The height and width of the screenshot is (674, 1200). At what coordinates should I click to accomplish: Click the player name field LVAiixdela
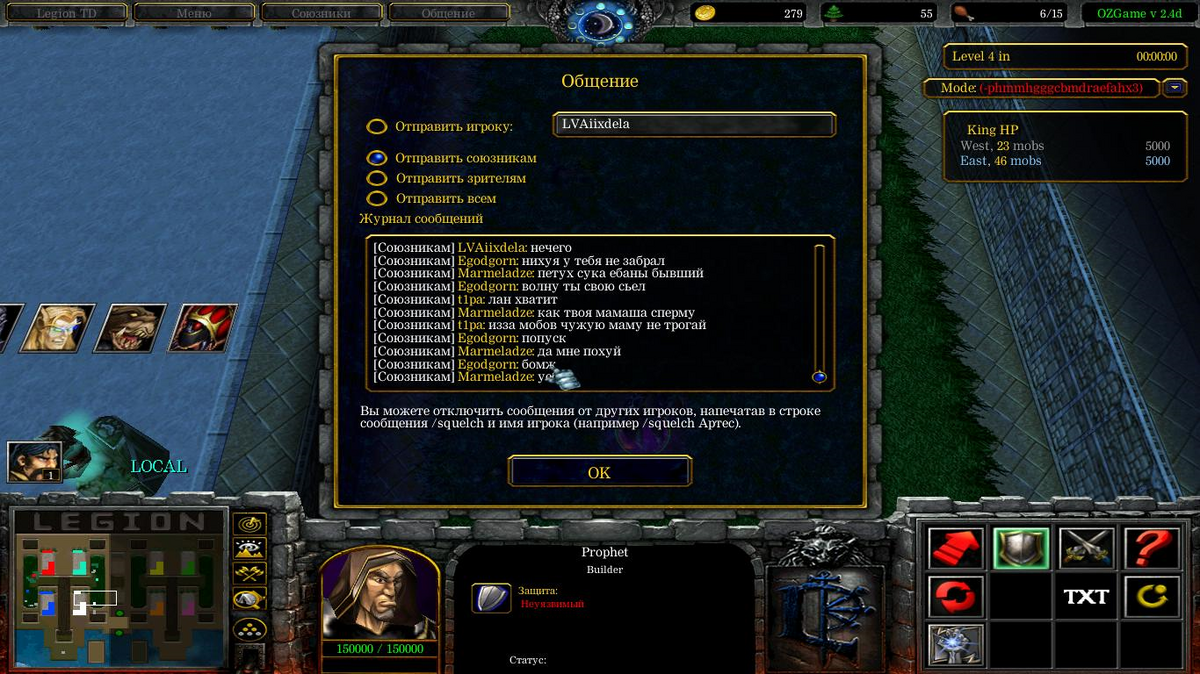click(x=693, y=125)
